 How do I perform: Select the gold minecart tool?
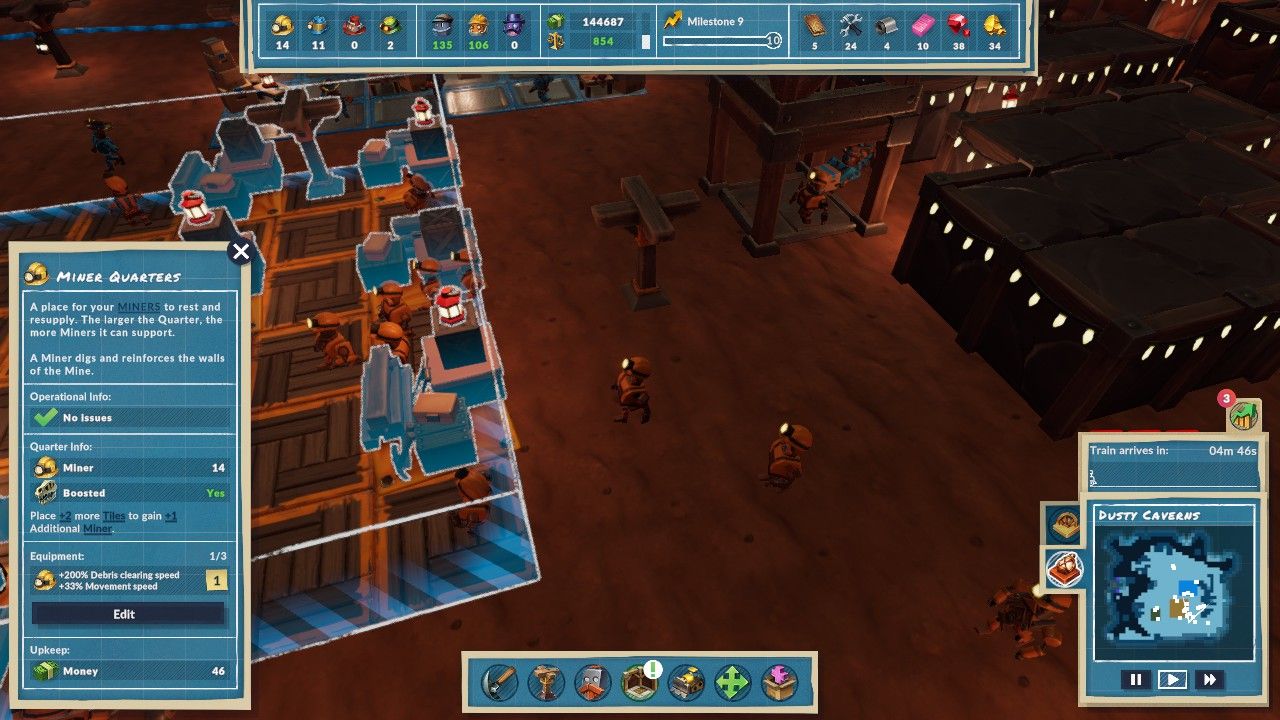(686, 684)
